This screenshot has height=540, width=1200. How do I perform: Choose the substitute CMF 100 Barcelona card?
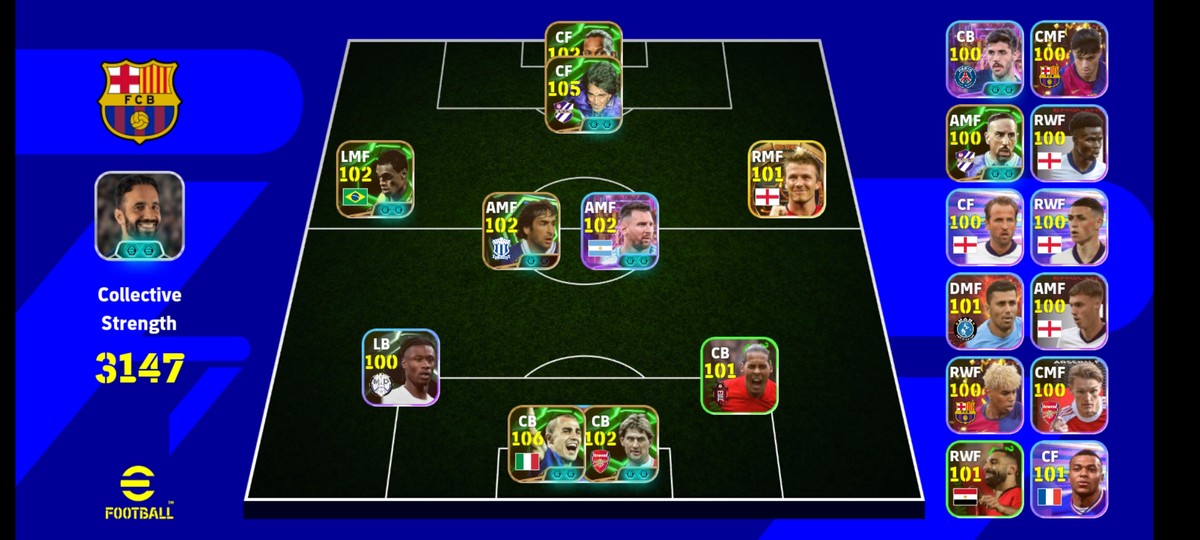(1069, 59)
